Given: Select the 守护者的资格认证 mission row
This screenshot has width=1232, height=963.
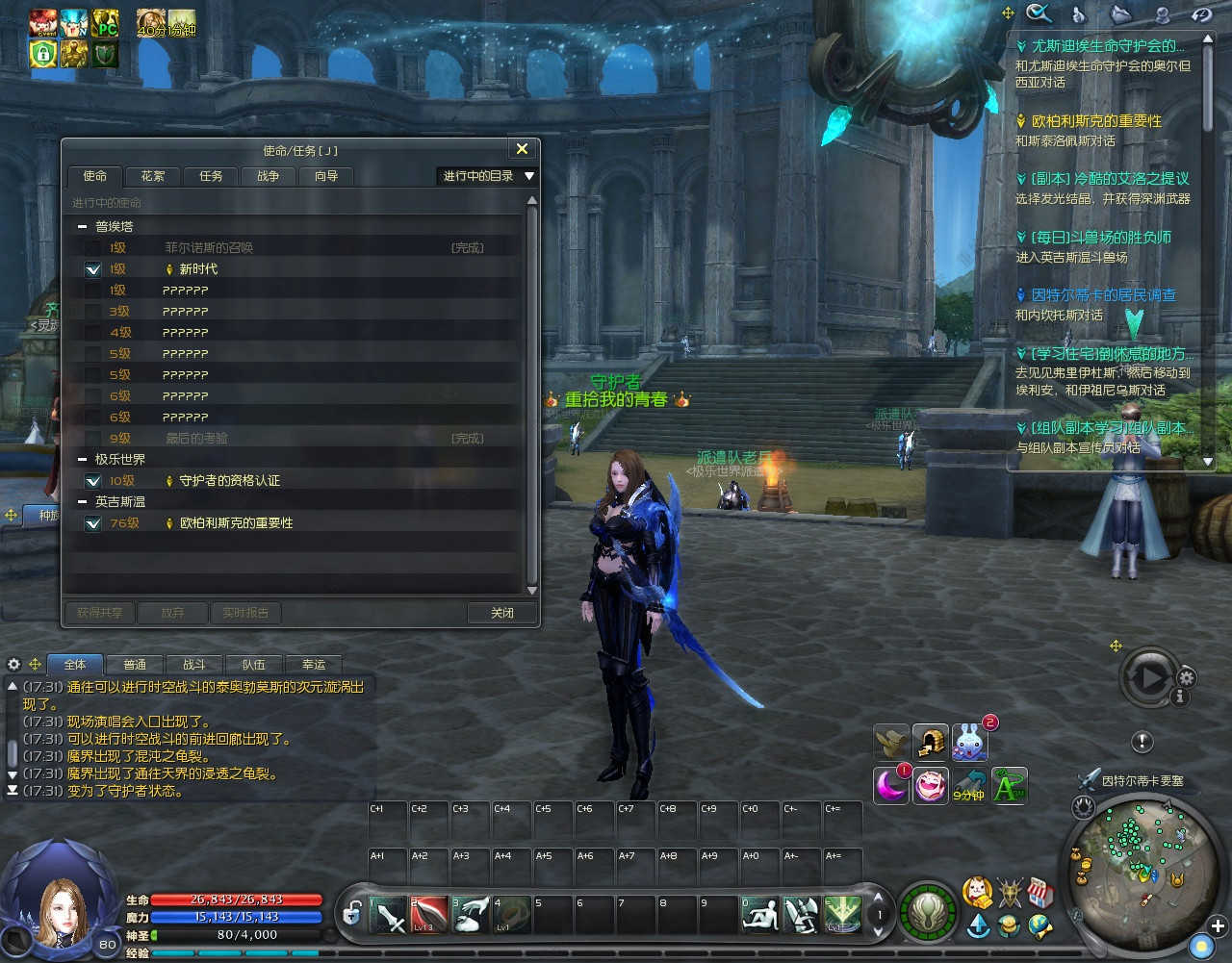Looking at the screenshot, I should 230,480.
